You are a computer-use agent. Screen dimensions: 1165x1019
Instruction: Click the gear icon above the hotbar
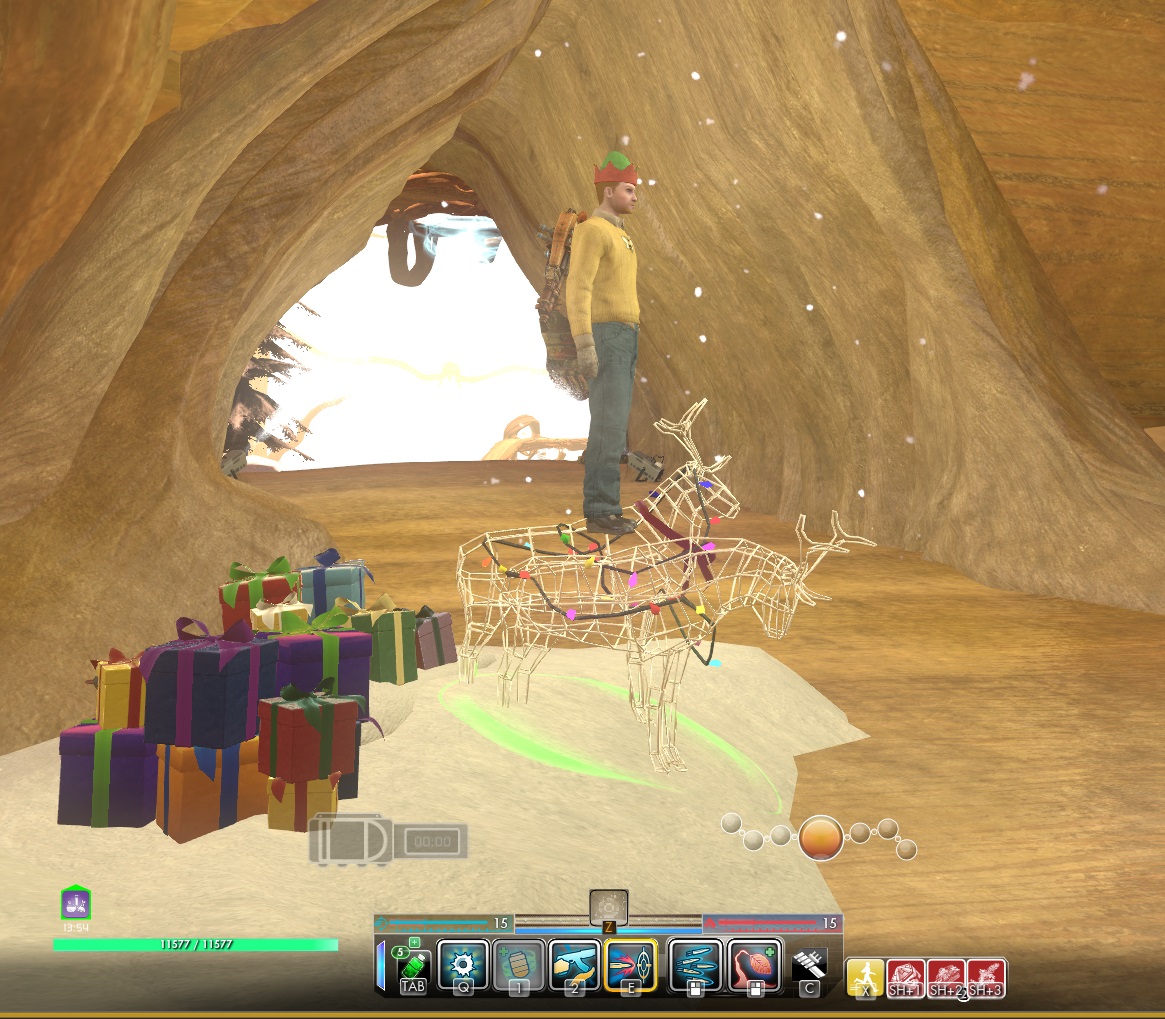click(x=608, y=908)
